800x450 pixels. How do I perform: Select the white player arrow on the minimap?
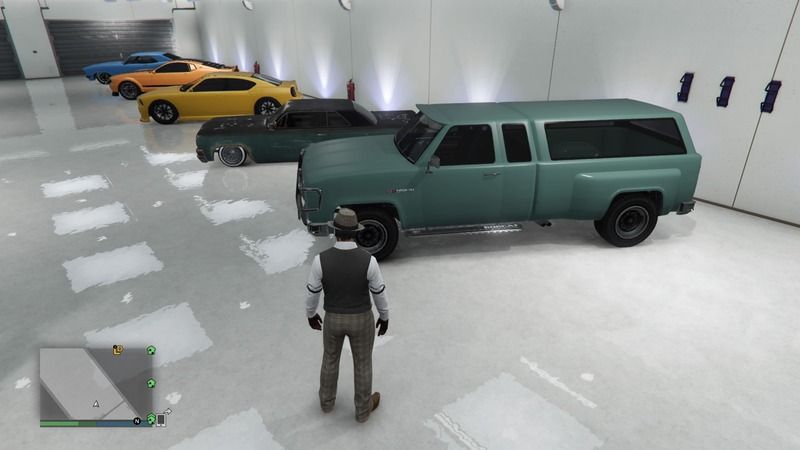pyautogui.click(x=96, y=404)
